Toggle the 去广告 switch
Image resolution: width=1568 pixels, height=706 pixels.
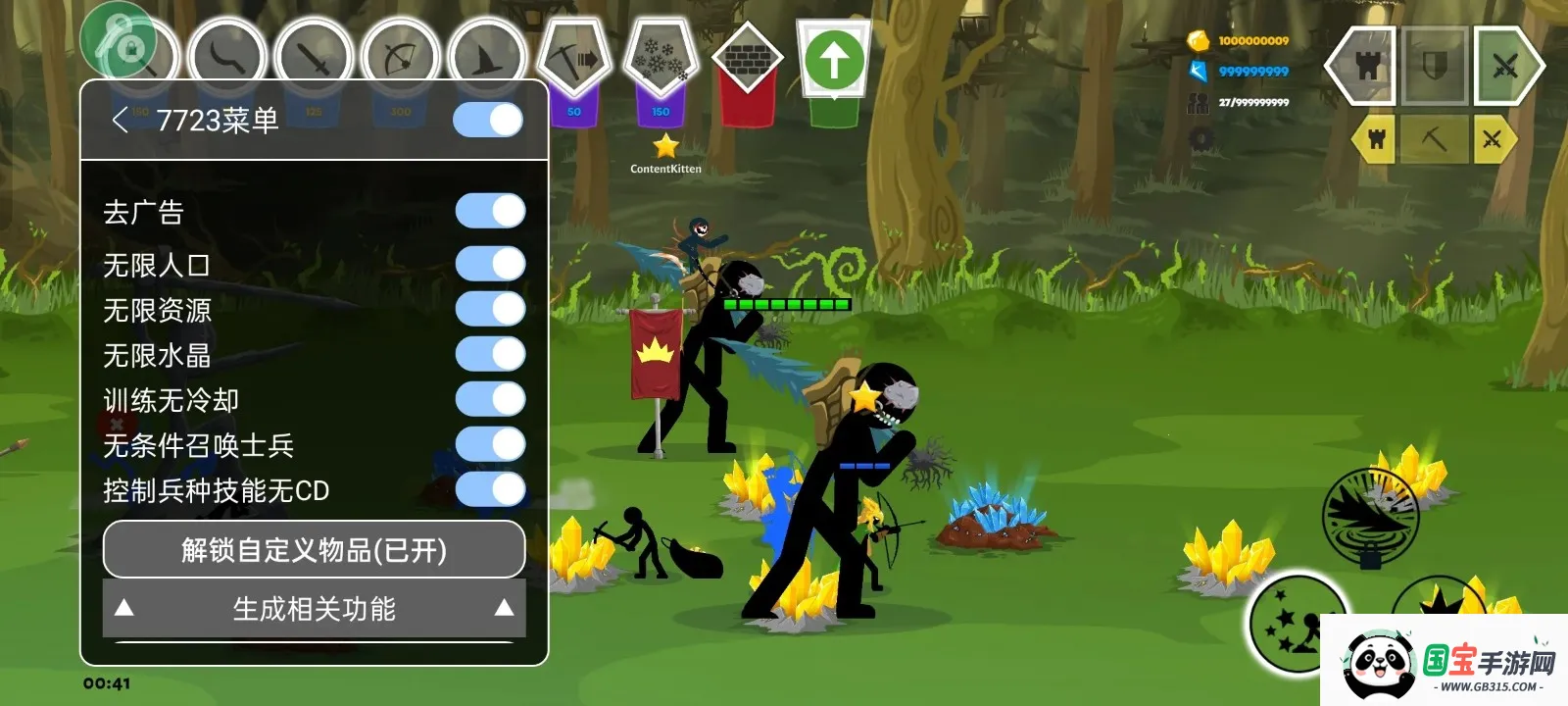490,211
